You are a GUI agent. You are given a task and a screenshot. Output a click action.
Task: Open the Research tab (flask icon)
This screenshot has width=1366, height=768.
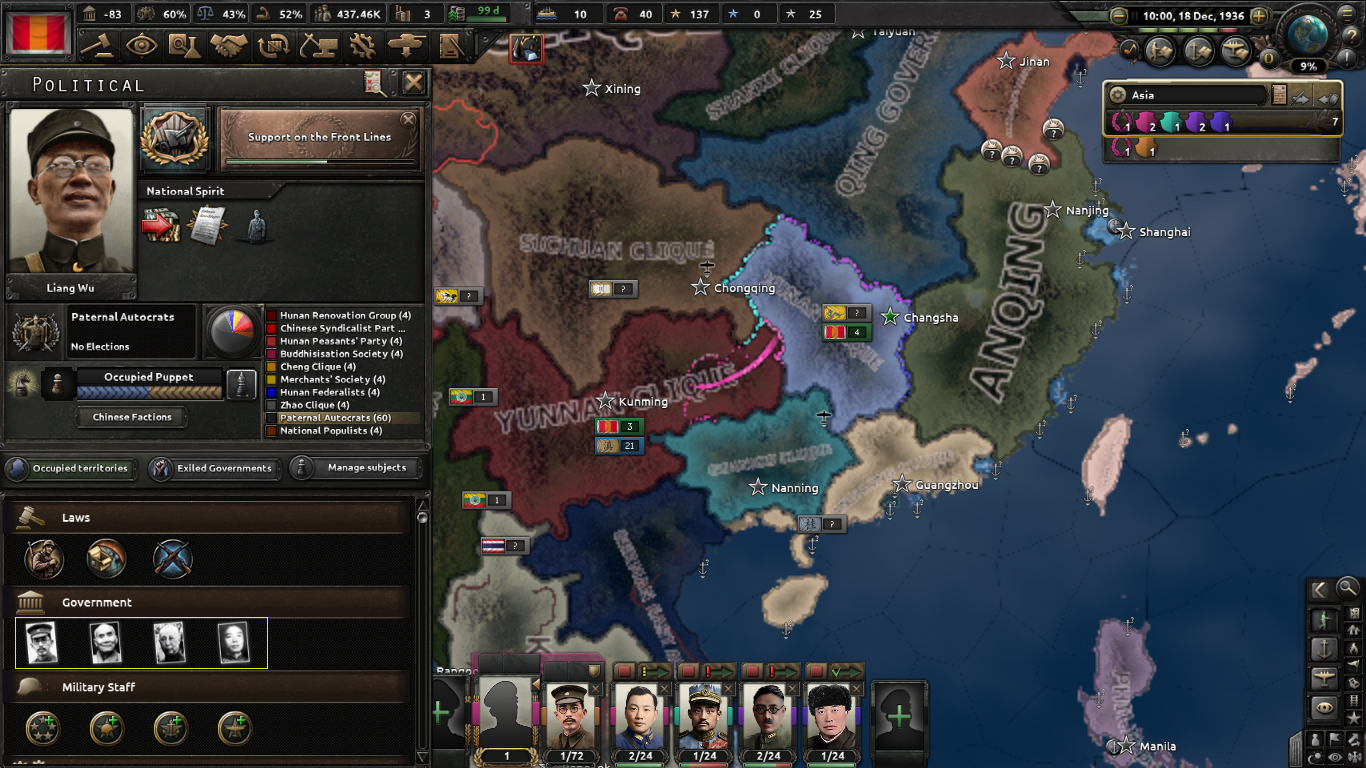183,46
